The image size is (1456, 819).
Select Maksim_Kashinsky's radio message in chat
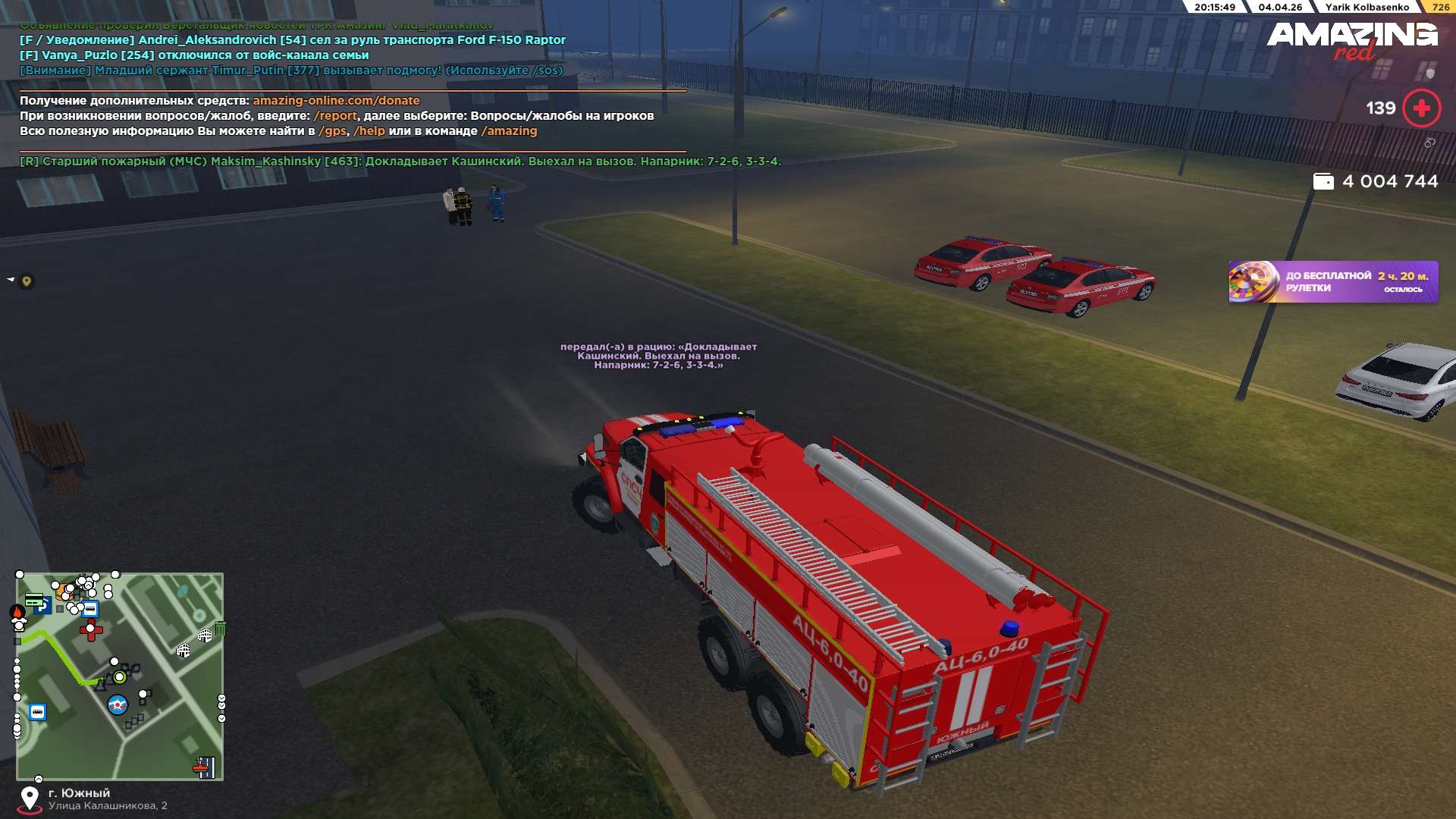point(400,162)
